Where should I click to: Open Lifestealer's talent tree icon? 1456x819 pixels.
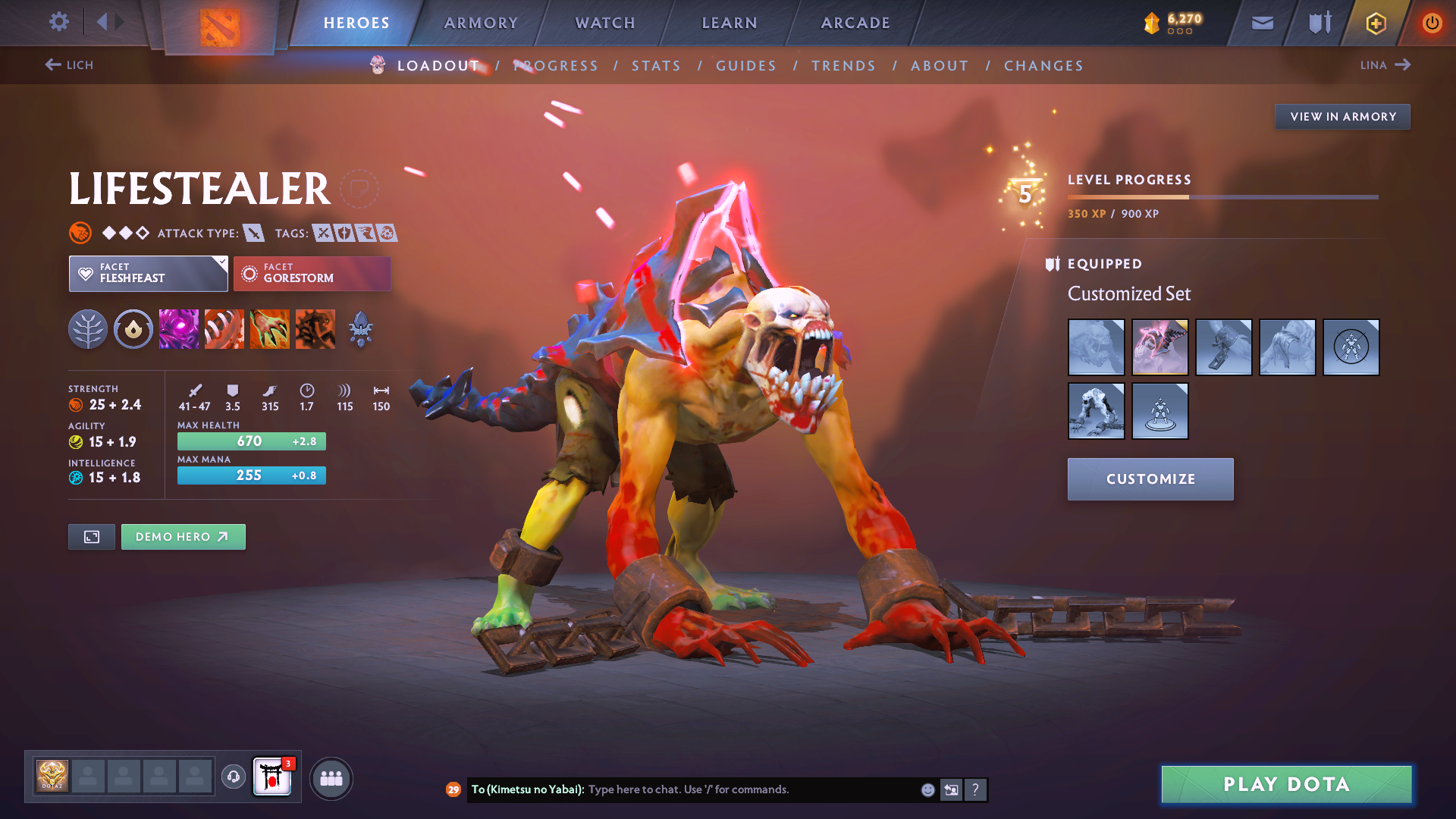tap(87, 328)
